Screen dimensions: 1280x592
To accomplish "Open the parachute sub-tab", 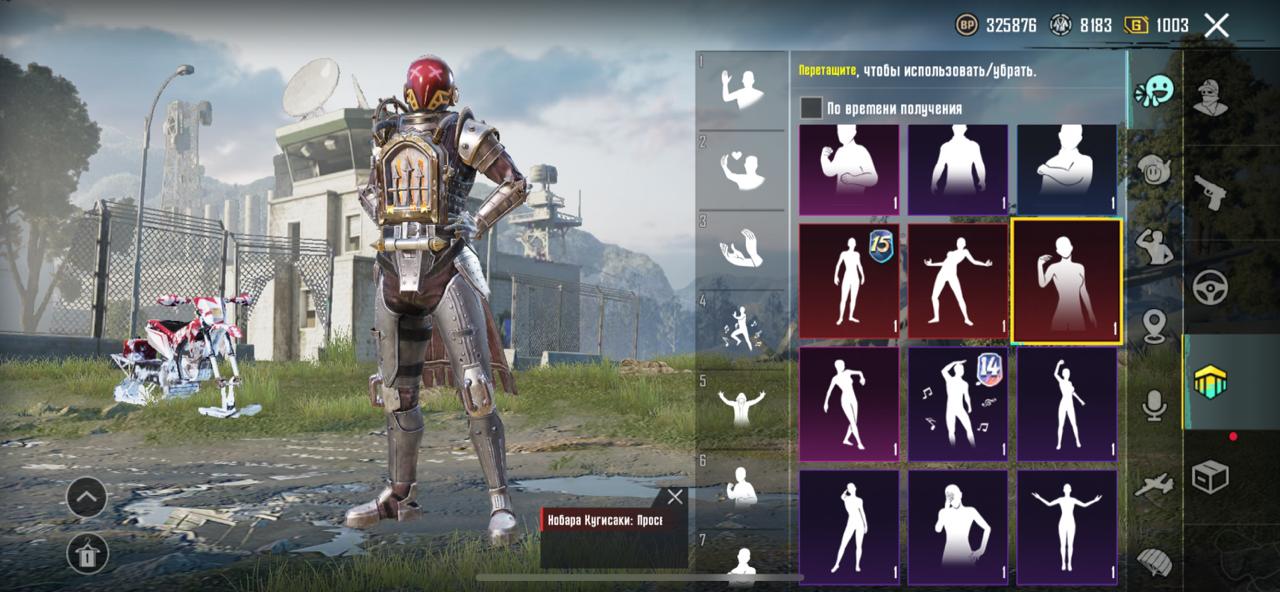I will pyautogui.click(x=1155, y=561).
